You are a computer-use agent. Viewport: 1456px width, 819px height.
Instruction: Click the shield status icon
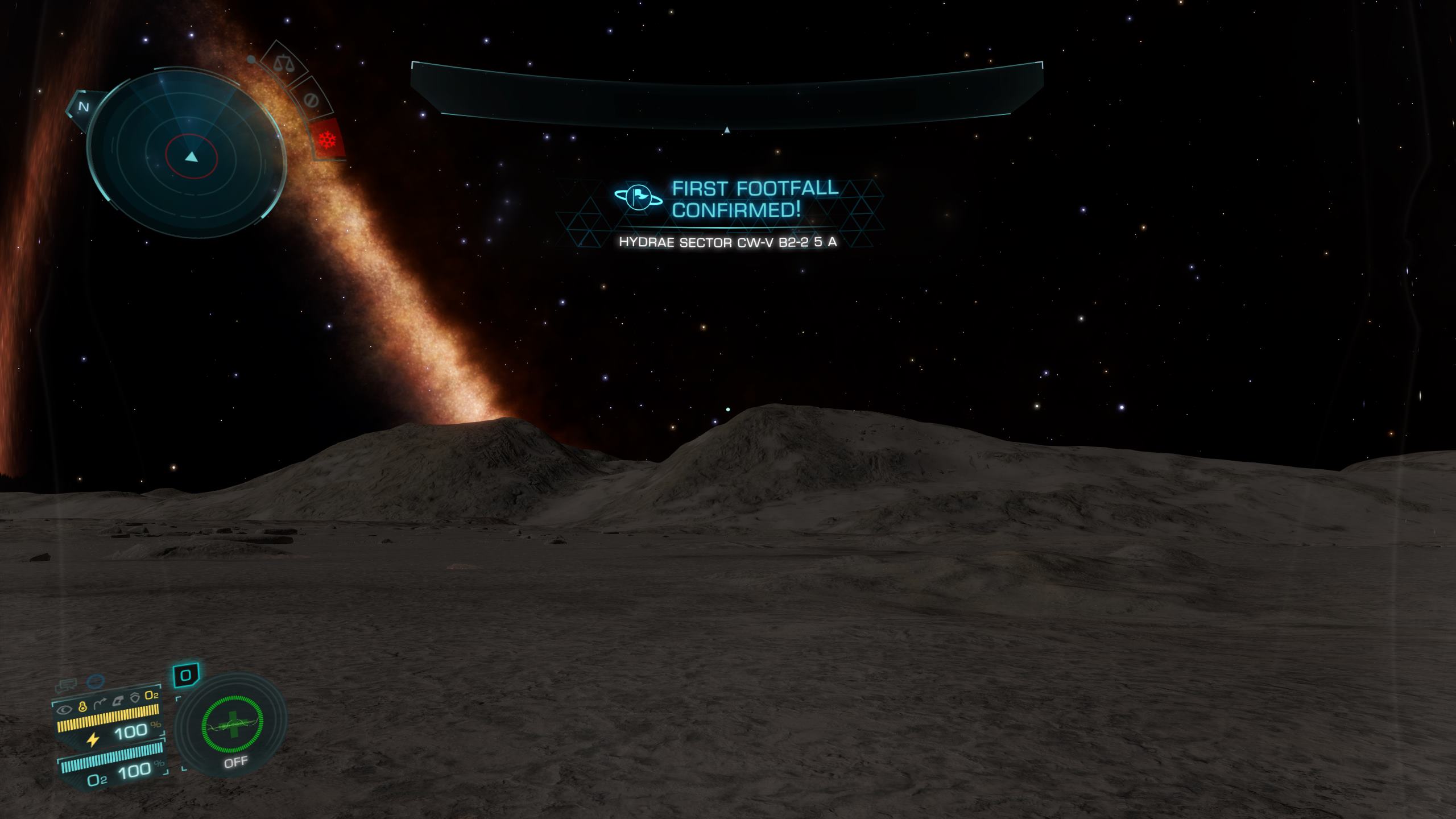click(135, 697)
